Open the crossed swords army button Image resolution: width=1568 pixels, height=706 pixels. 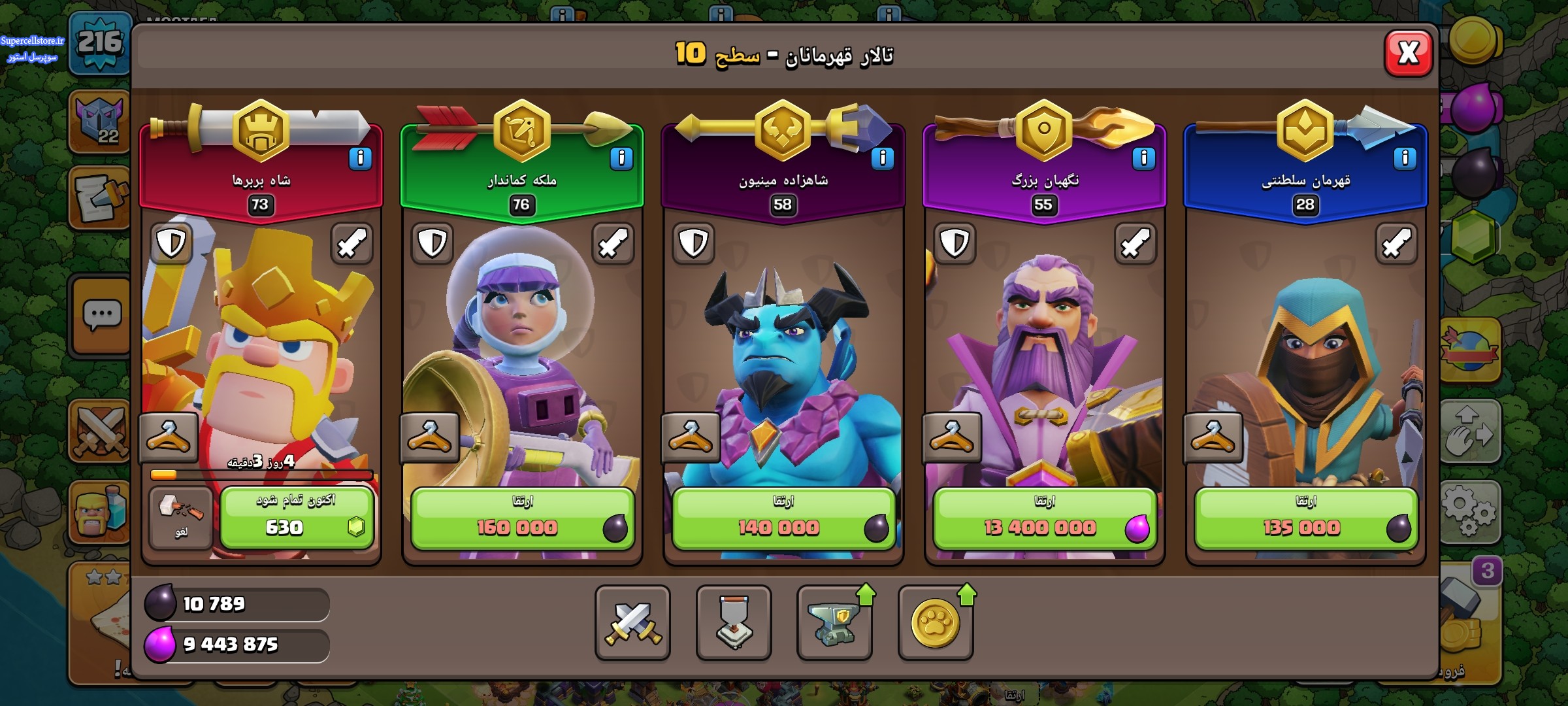click(632, 622)
